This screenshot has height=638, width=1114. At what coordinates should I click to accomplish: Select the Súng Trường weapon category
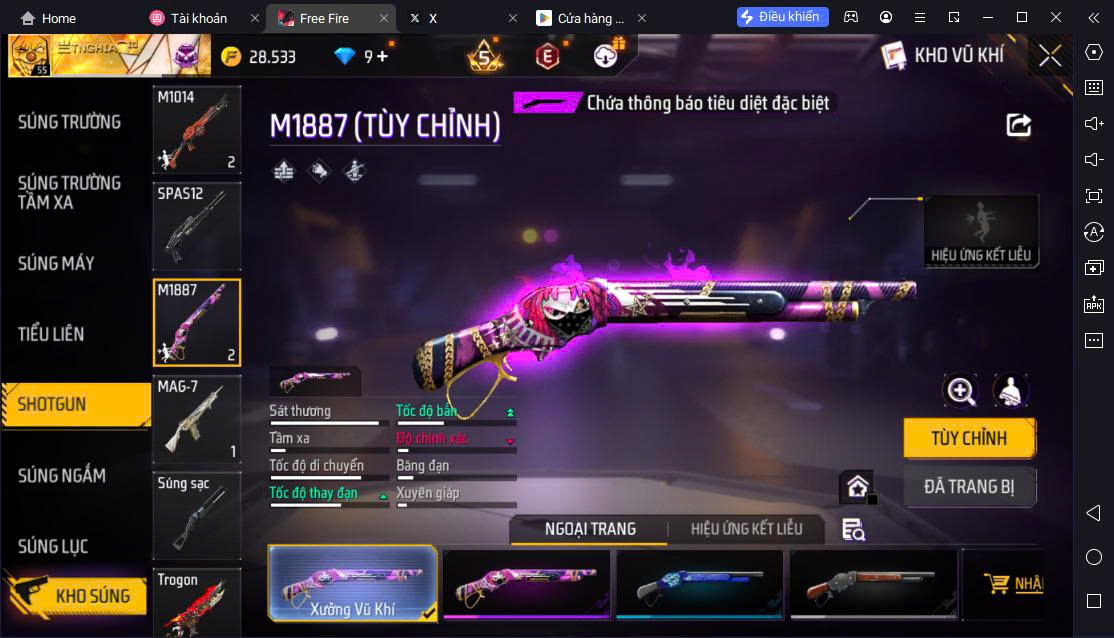[x=69, y=122]
